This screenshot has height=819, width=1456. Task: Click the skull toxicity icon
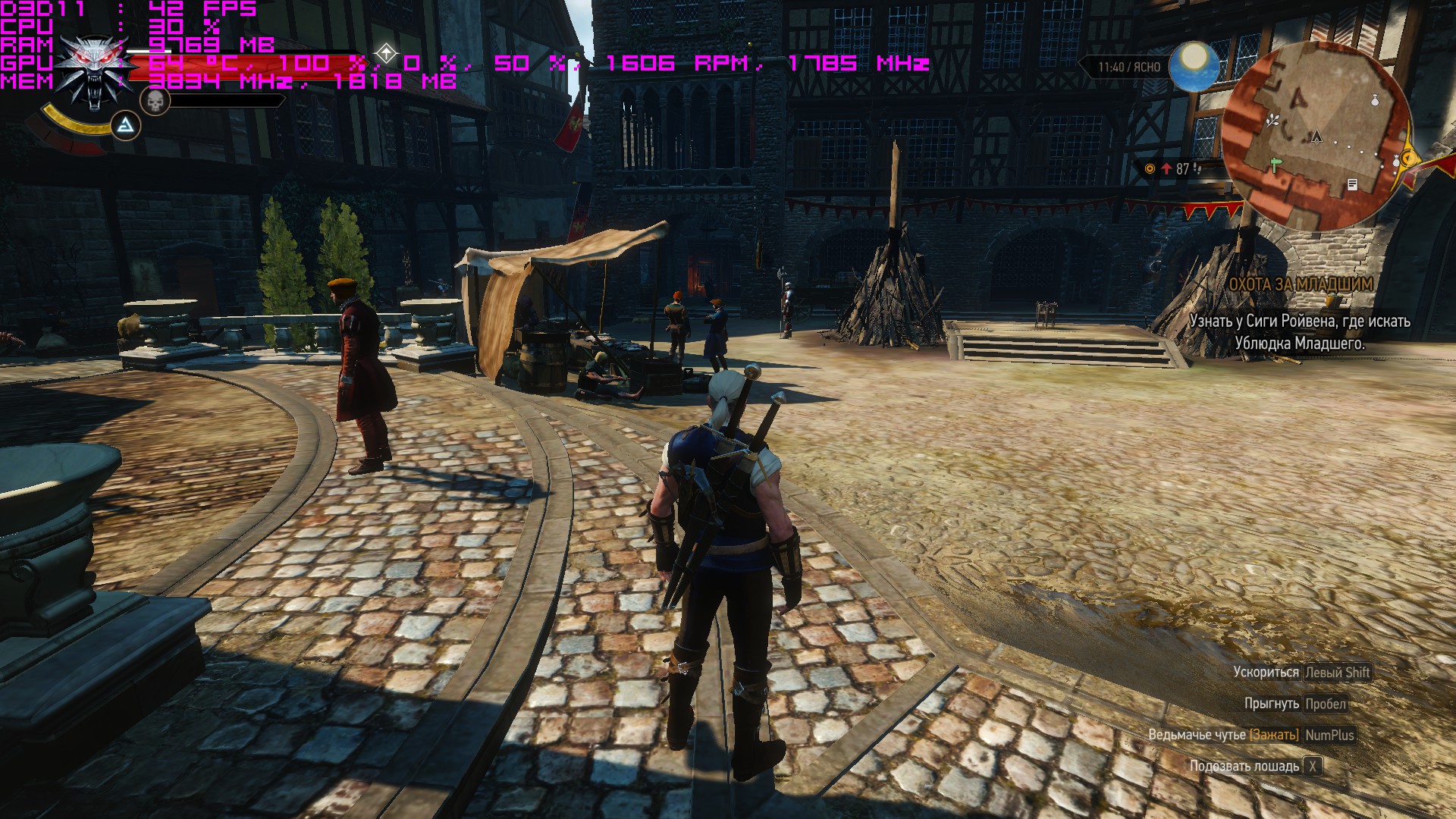(x=155, y=101)
